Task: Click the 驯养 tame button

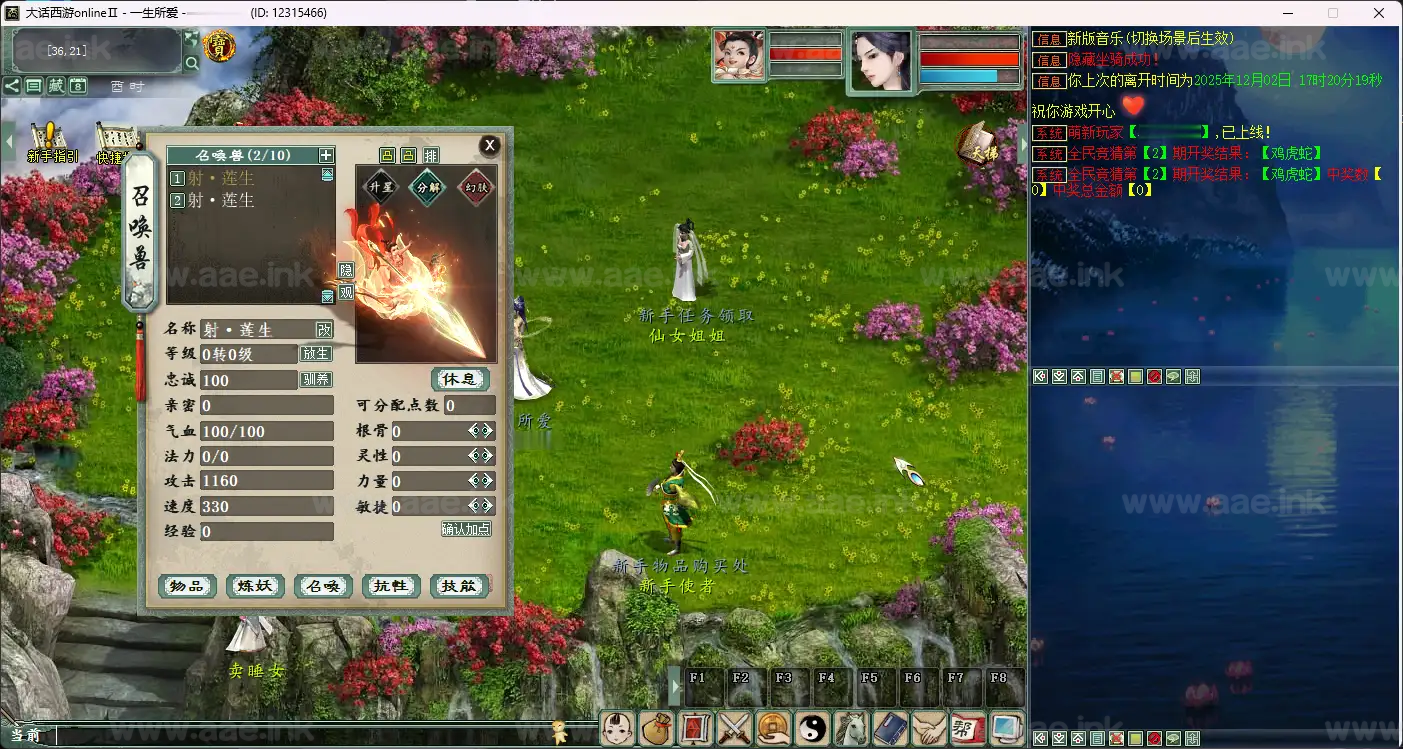Action: tap(315, 380)
